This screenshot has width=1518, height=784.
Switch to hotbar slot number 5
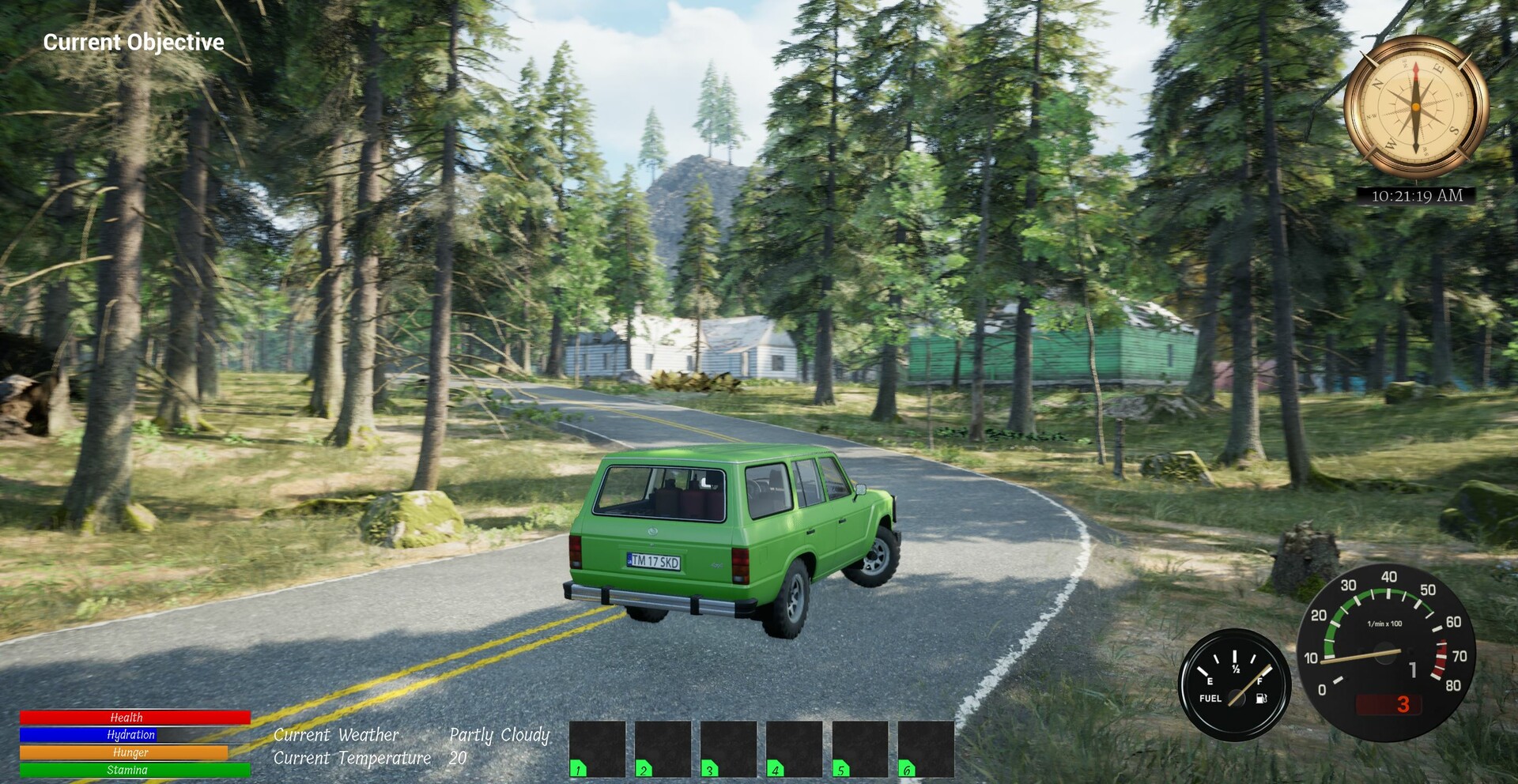pyautogui.click(x=860, y=748)
